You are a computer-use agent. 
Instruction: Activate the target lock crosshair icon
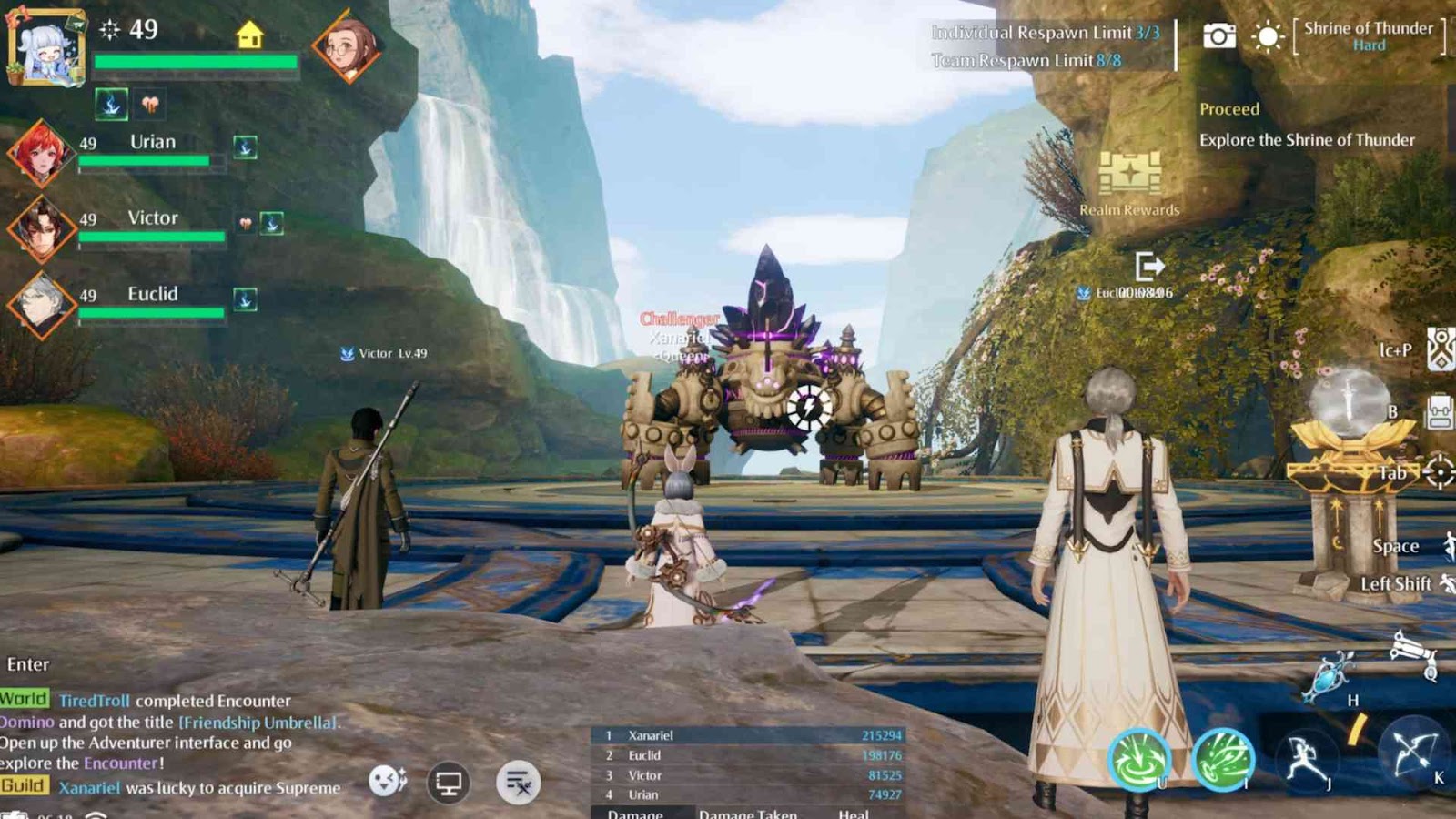(x=1439, y=472)
